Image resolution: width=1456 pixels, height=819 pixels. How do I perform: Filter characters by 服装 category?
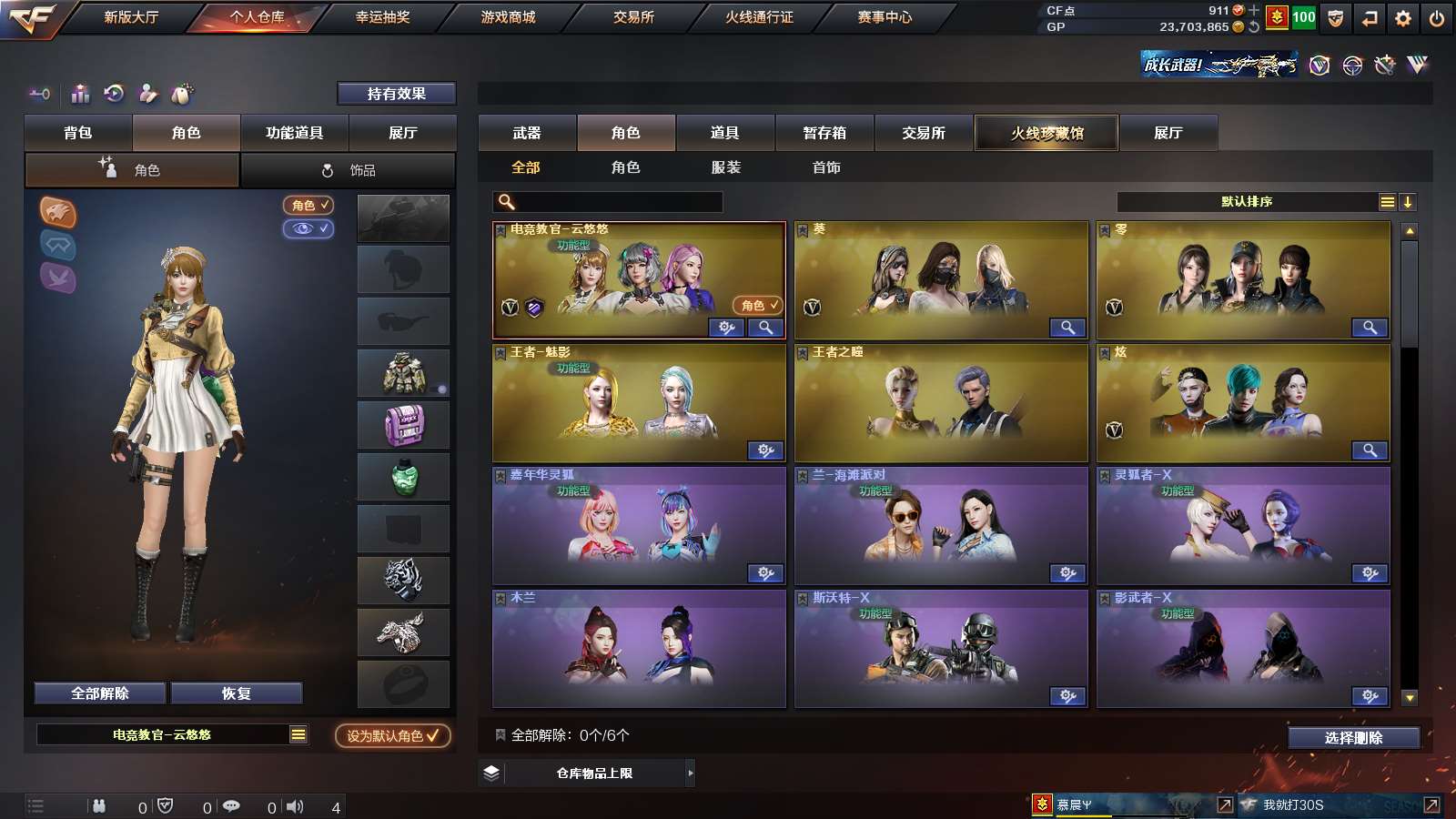tap(726, 167)
